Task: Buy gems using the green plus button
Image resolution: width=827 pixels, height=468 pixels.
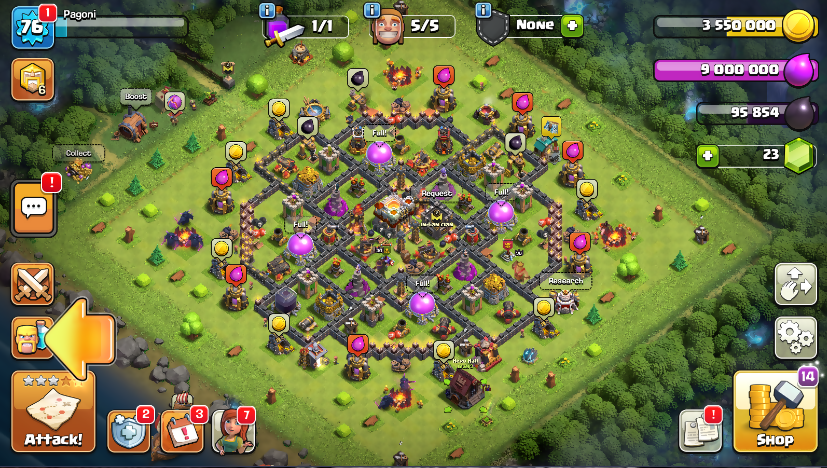Action: (708, 156)
